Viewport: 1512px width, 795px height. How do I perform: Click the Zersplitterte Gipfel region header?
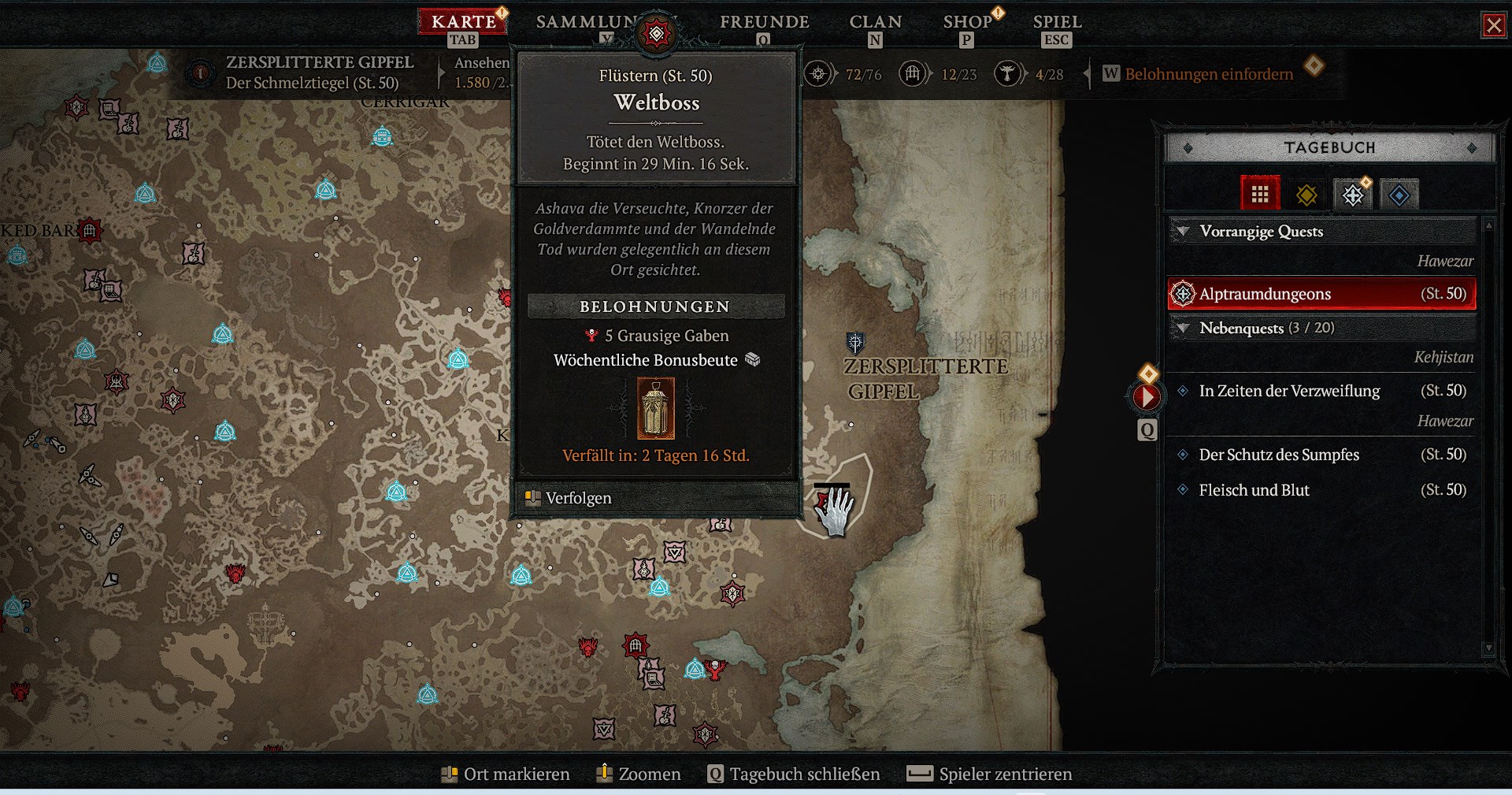pyautogui.click(x=318, y=62)
